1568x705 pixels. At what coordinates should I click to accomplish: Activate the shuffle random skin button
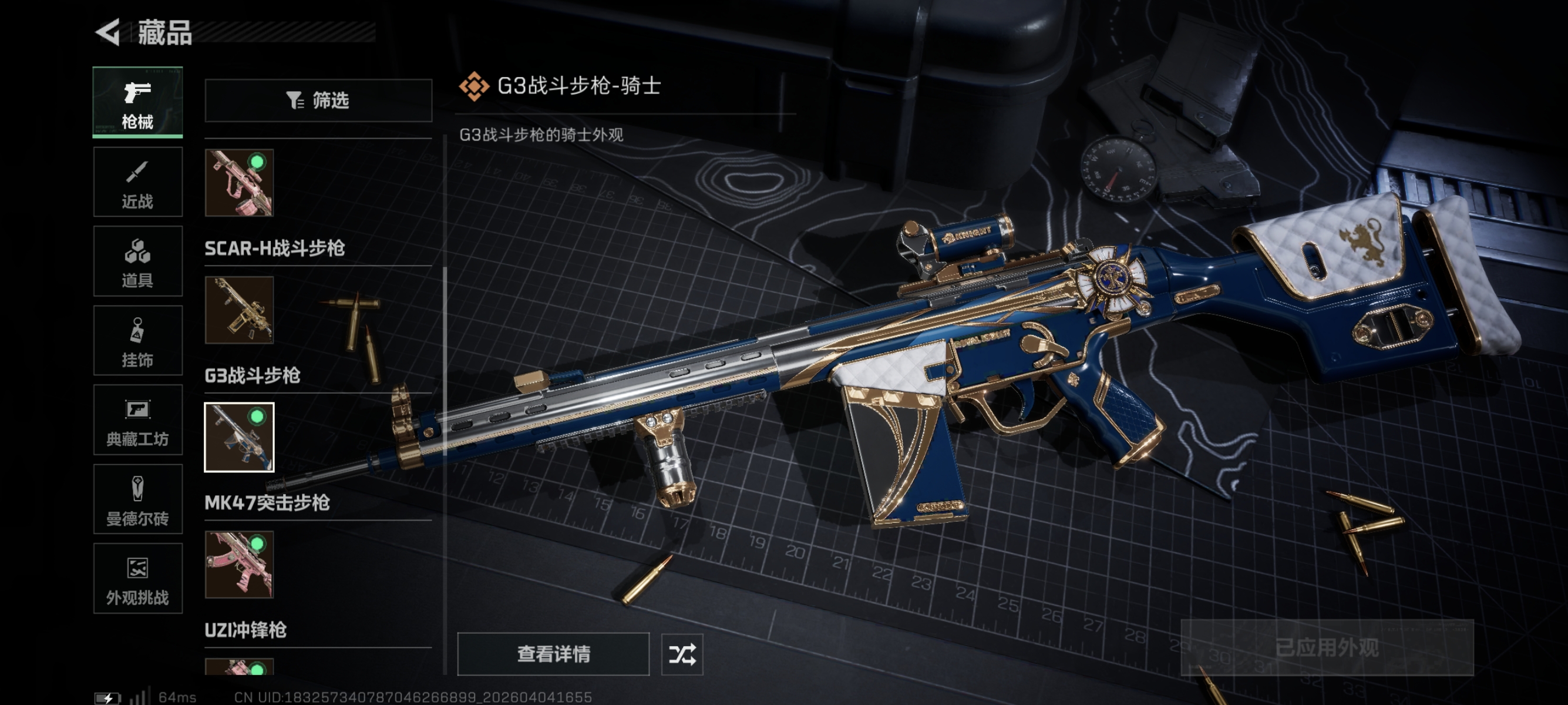point(682,654)
